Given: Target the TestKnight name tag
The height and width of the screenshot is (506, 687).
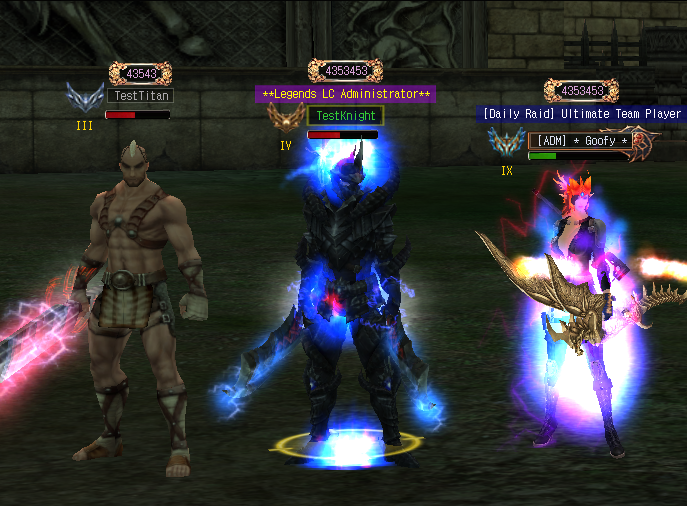Looking at the screenshot, I should point(344,116).
